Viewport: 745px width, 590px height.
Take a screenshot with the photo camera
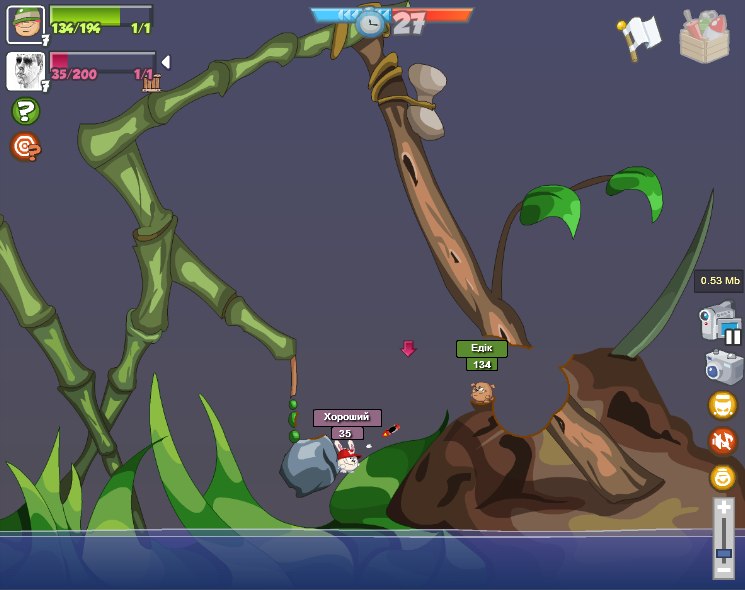[723, 367]
